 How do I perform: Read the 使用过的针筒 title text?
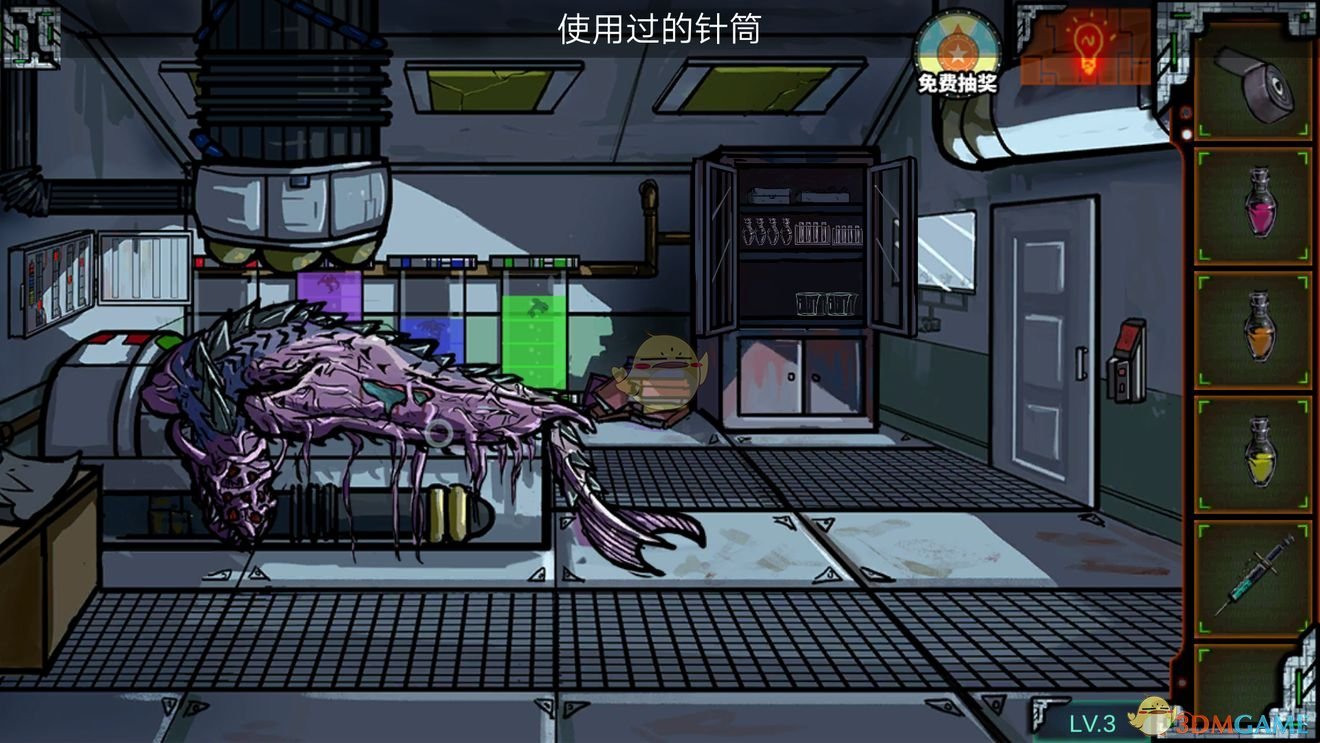point(657,30)
